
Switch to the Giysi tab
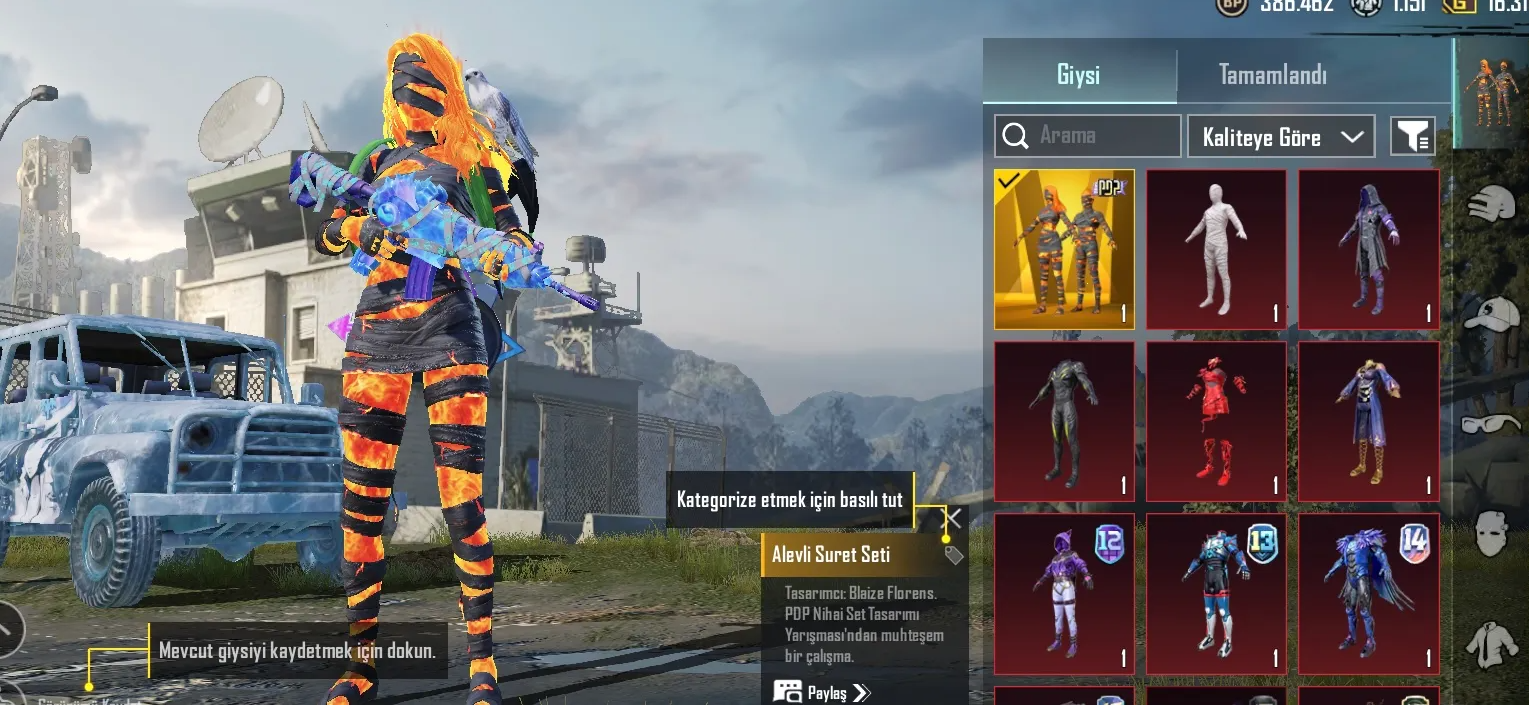coord(1078,74)
